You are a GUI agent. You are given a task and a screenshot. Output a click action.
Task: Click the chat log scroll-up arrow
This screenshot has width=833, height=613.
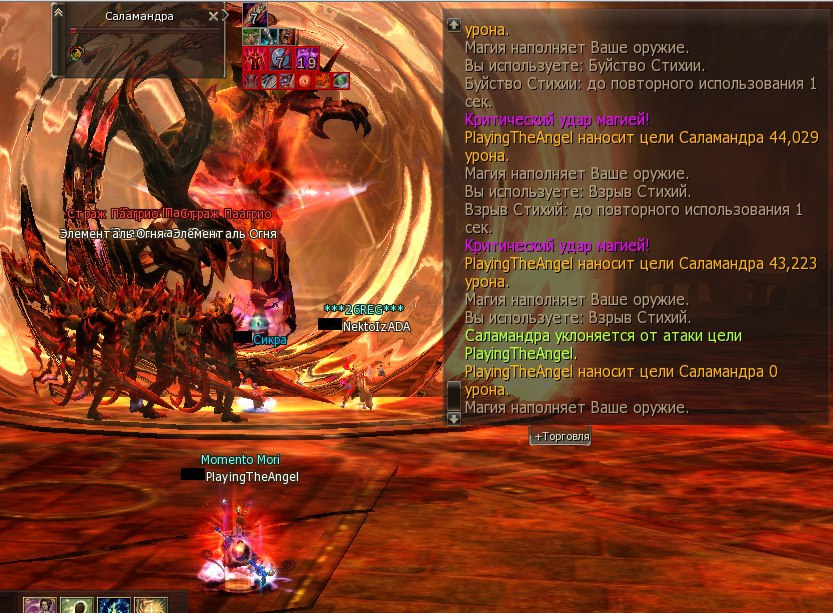pos(454,24)
